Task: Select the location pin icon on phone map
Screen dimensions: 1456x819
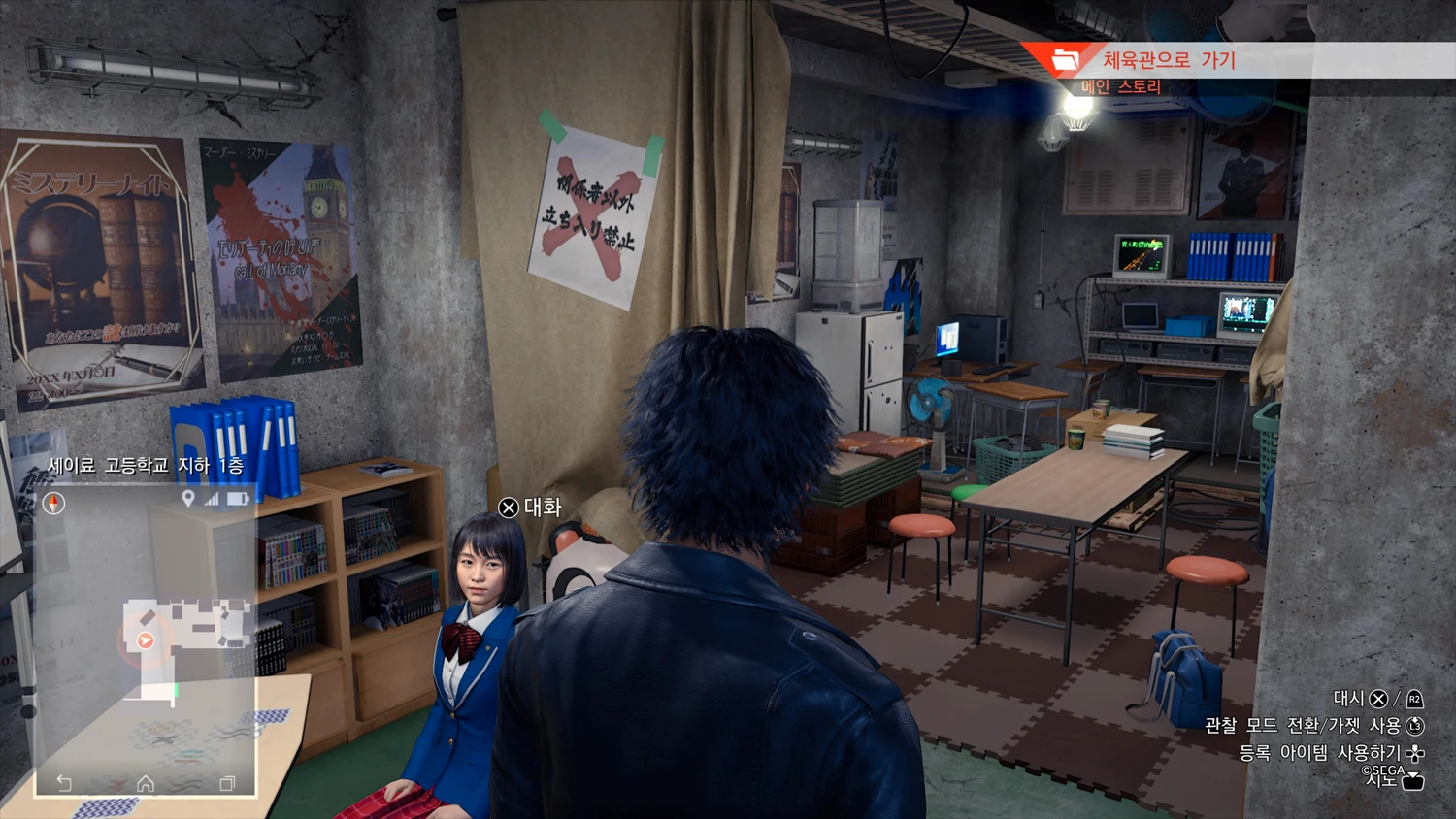Action: coord(188,499)
